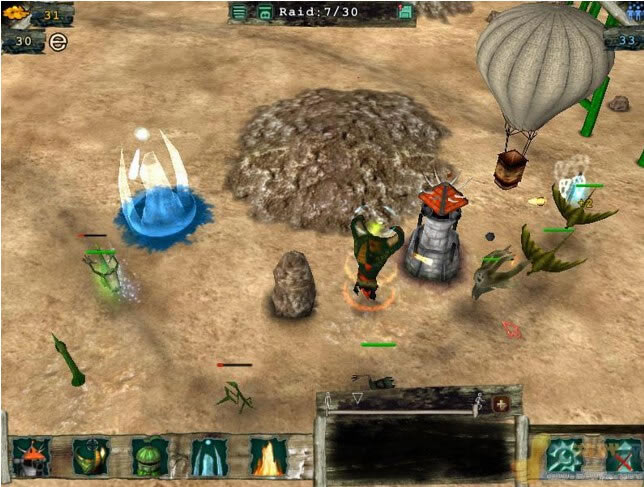This screenshot has width=644, height=487.
Task: Click the red-crossed icon in bottom corner
Action: [619, 455]
